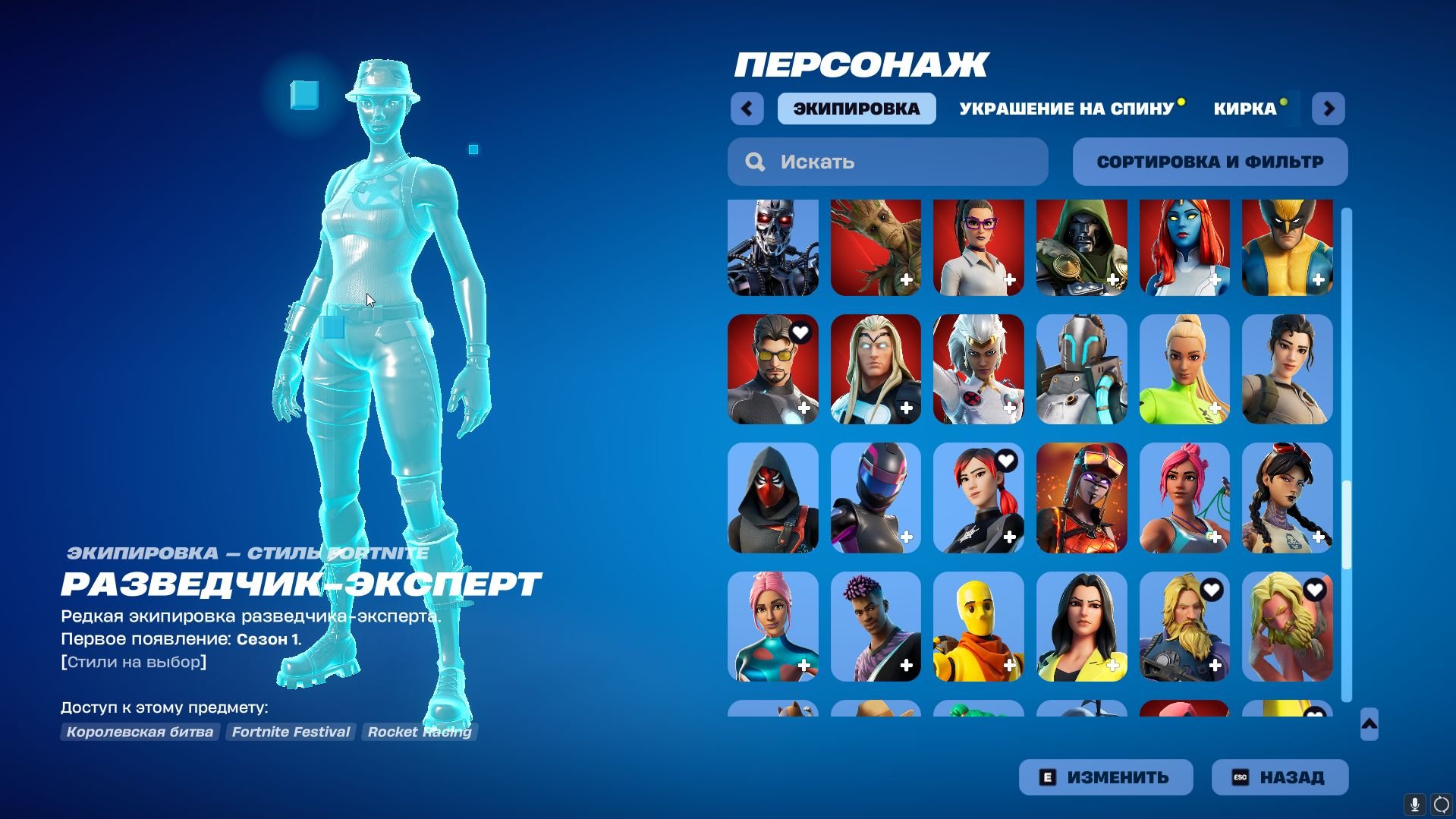
Task: Click the left chevron before the ЭКИПИРОВКА tab
Action: coord(747,109)
